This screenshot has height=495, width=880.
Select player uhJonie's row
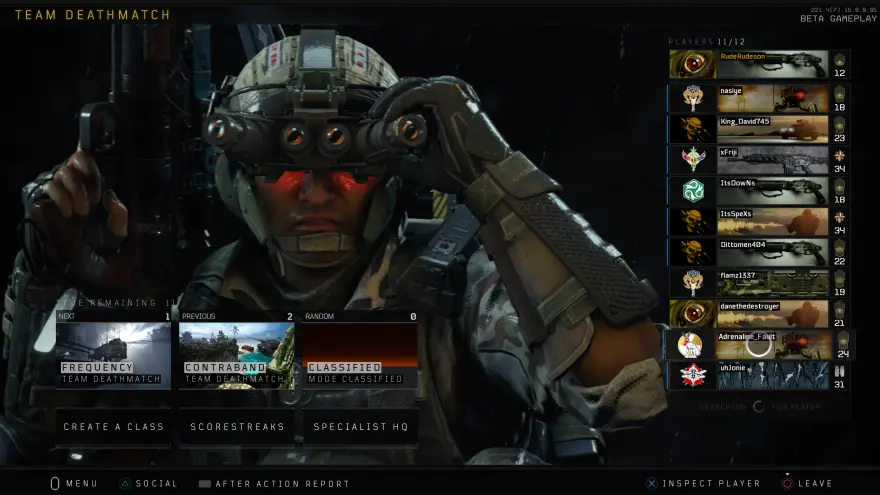click(x=760, y=376)
